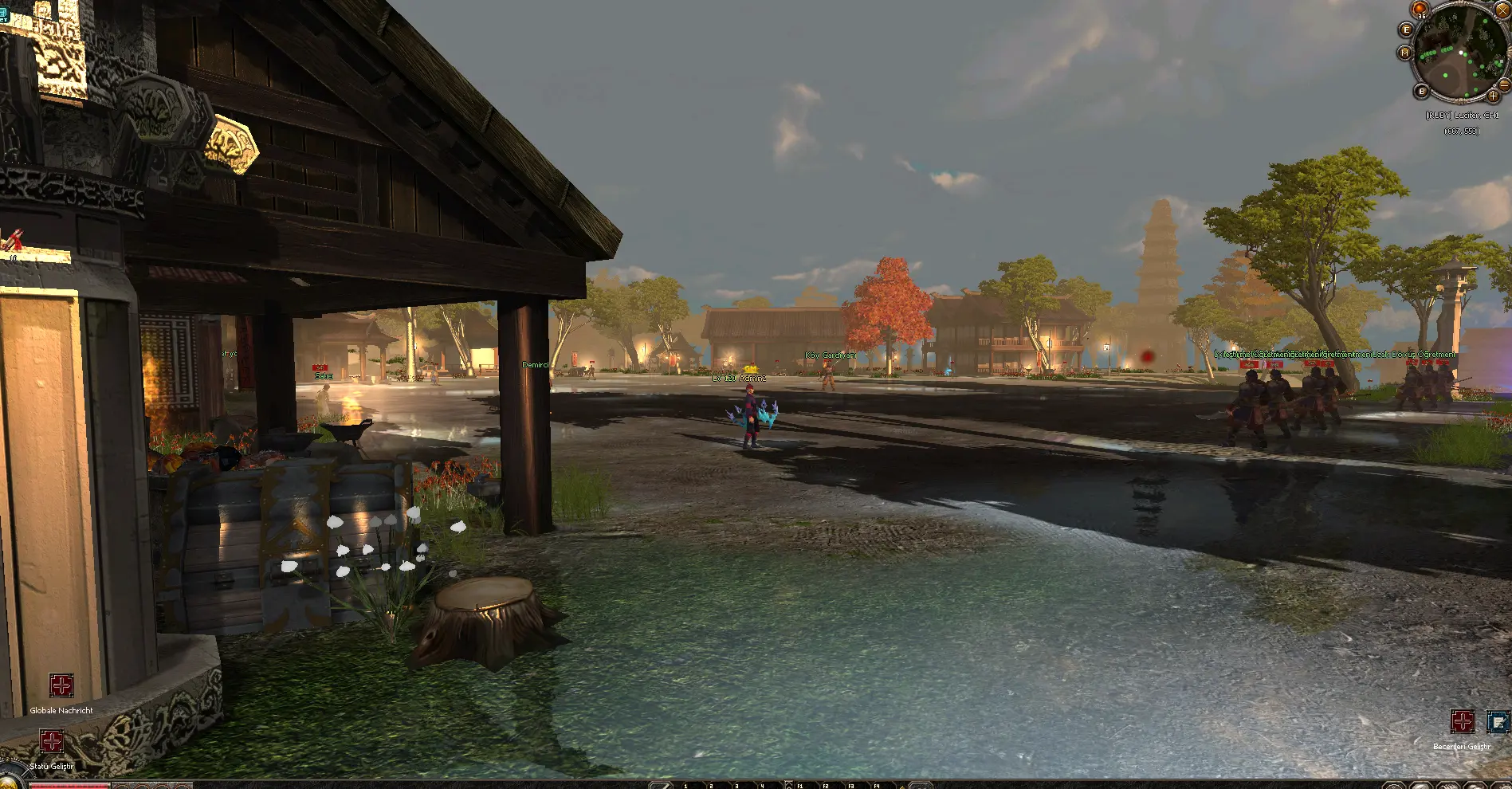Click the yellow arrow after the F4 slot

point(903,787)
